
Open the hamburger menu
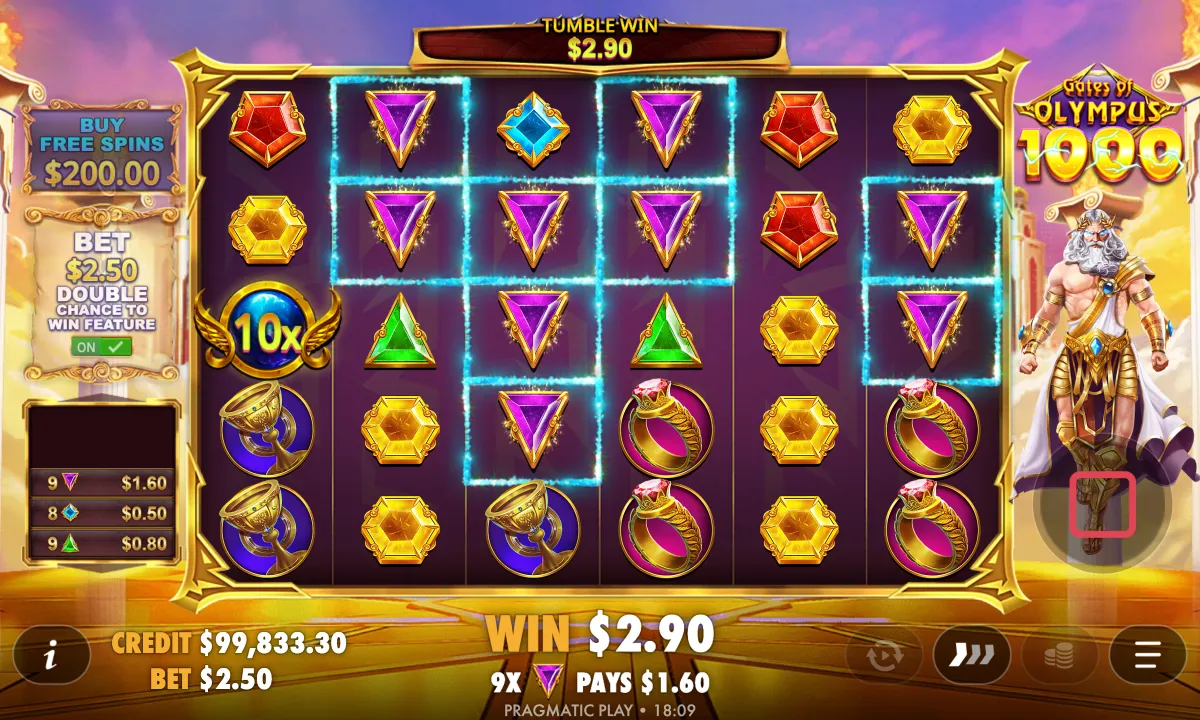tap(1147, 656)
